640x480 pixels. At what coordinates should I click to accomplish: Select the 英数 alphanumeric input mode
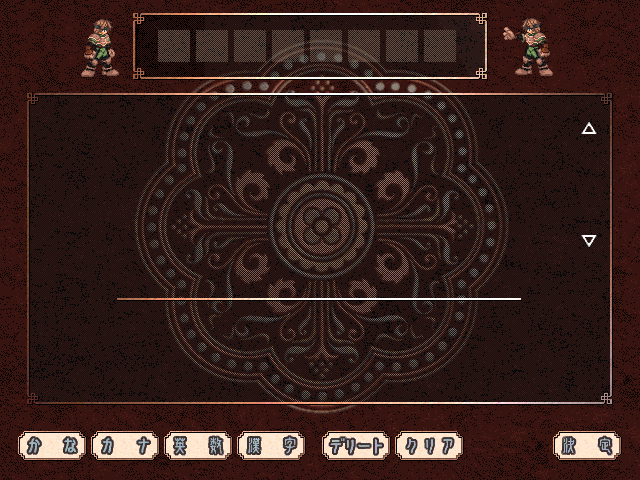coord(199,446)
